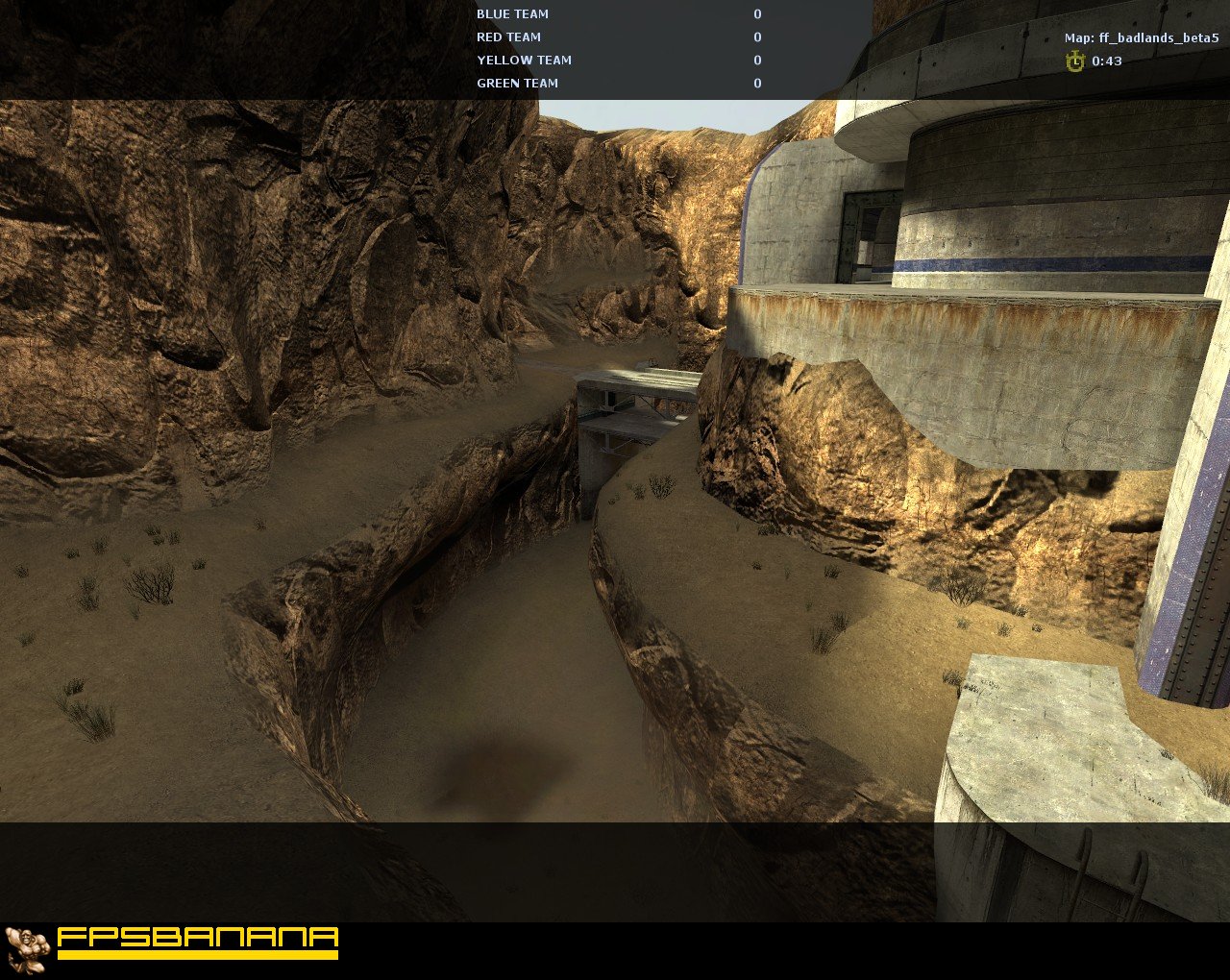Click YELLOW TEAM's zero score
The width and height of the screenshot is (1230, 980).
coord(756,60)
